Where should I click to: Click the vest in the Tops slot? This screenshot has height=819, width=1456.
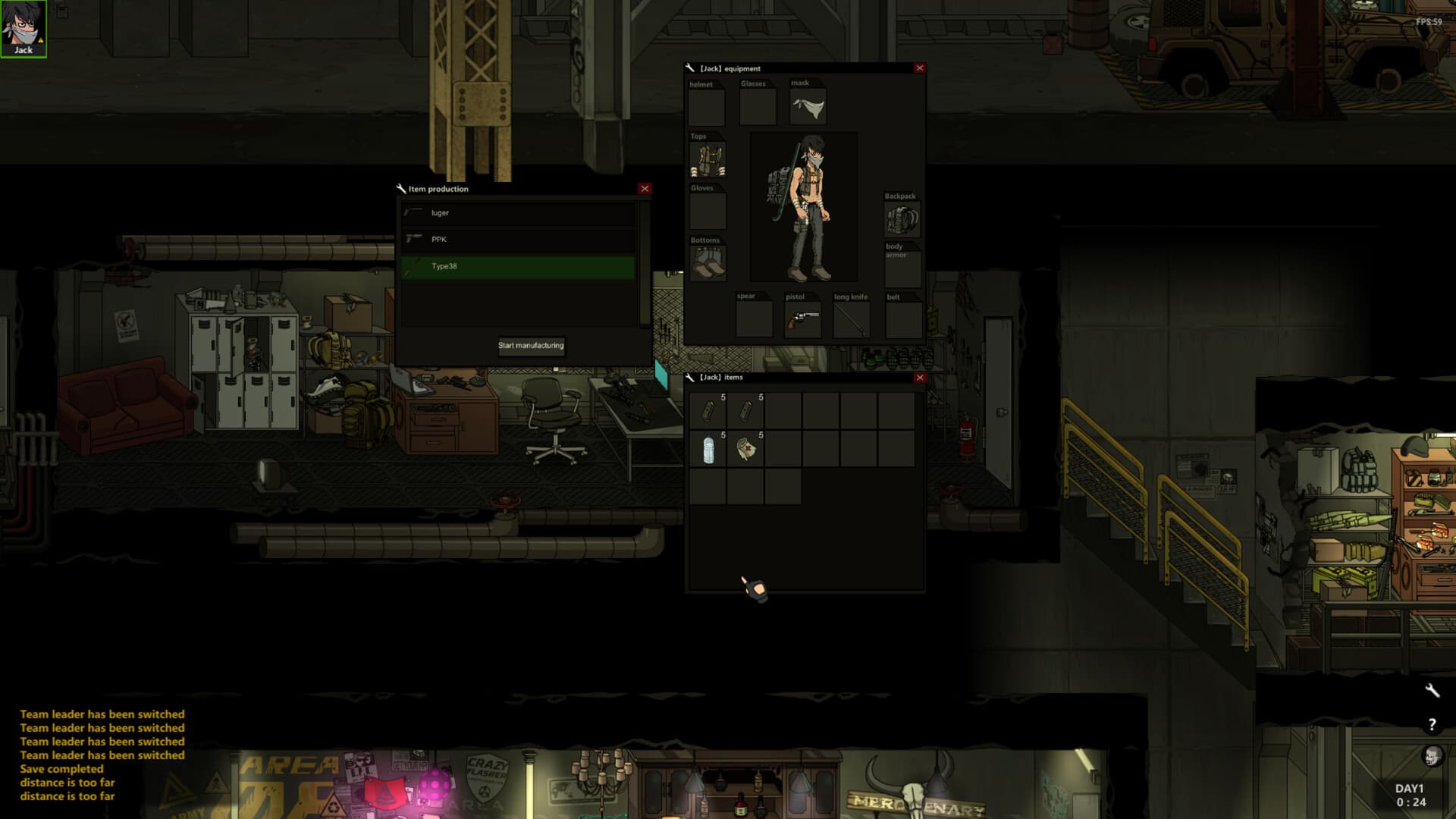[708, 160]
